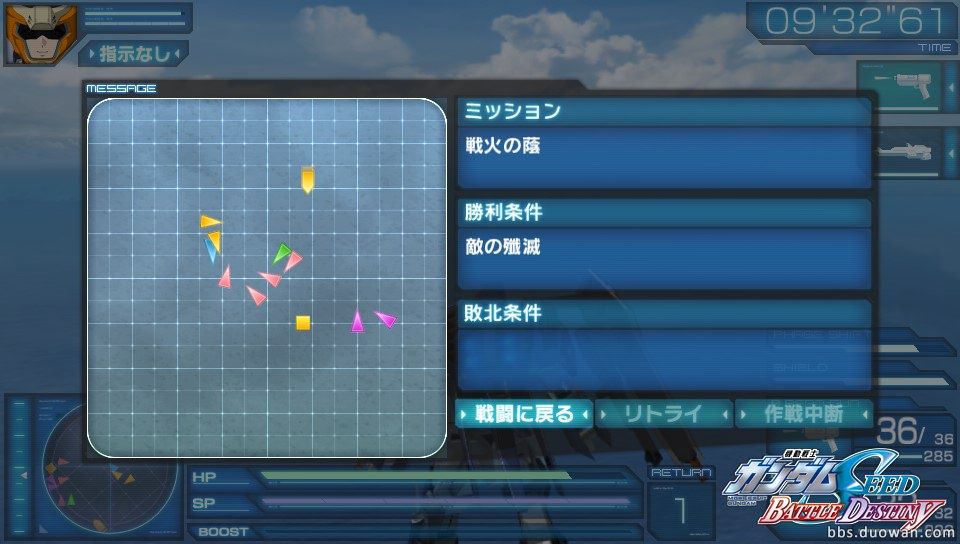Choose the リトライ retry option

pyautogui.click(x=664, y=413)
